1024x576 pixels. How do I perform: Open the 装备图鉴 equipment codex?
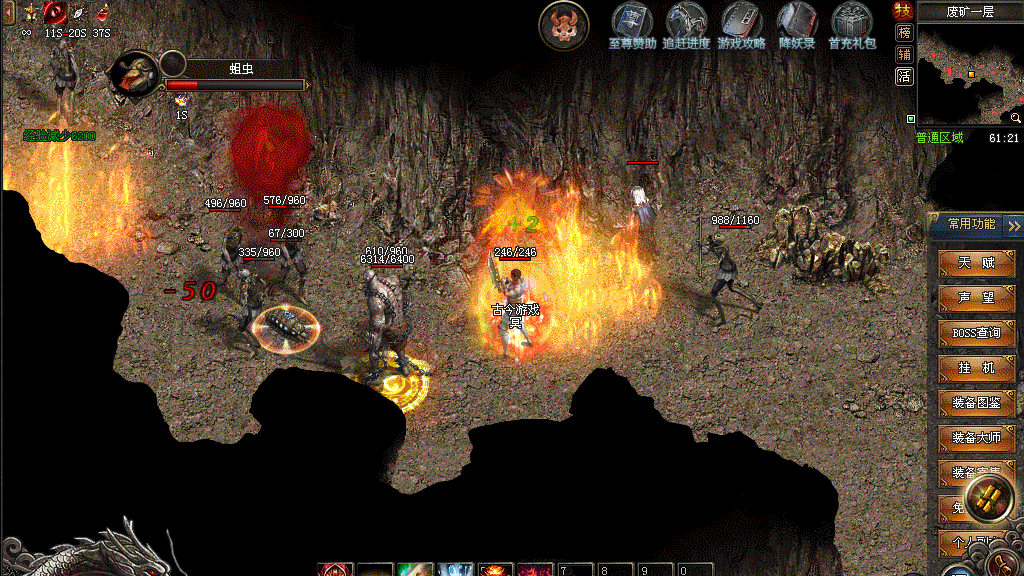pyautogui.click(x=977, y=403)
